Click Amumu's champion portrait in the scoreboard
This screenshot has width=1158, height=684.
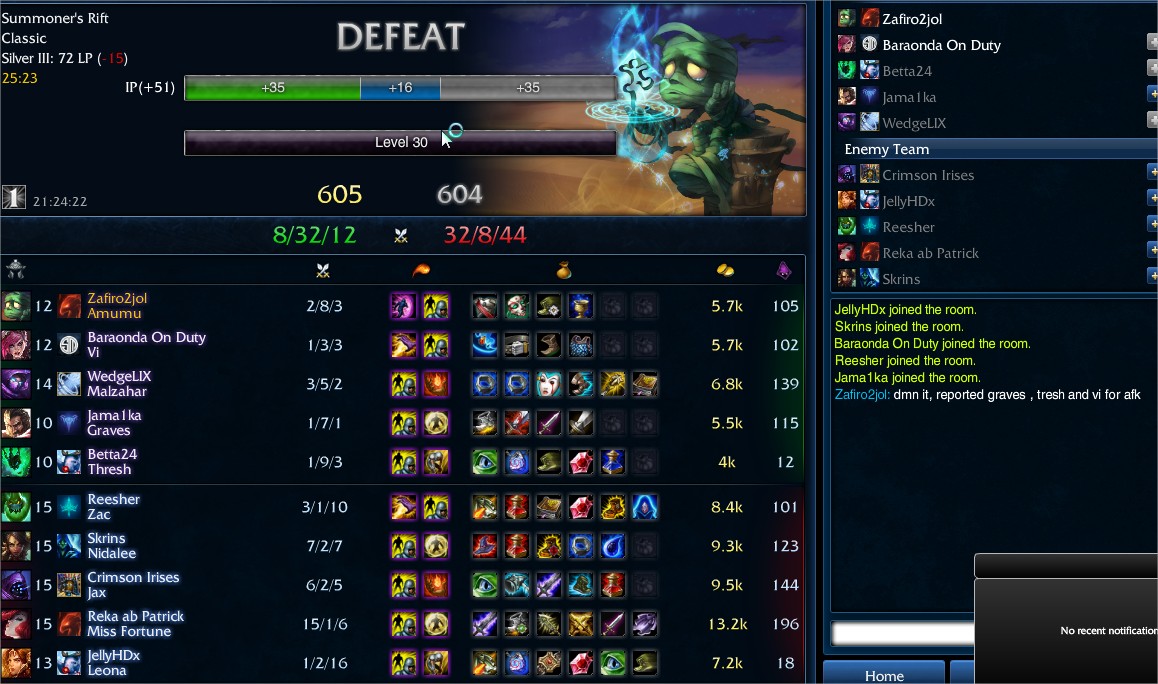[x=15, y=306]
